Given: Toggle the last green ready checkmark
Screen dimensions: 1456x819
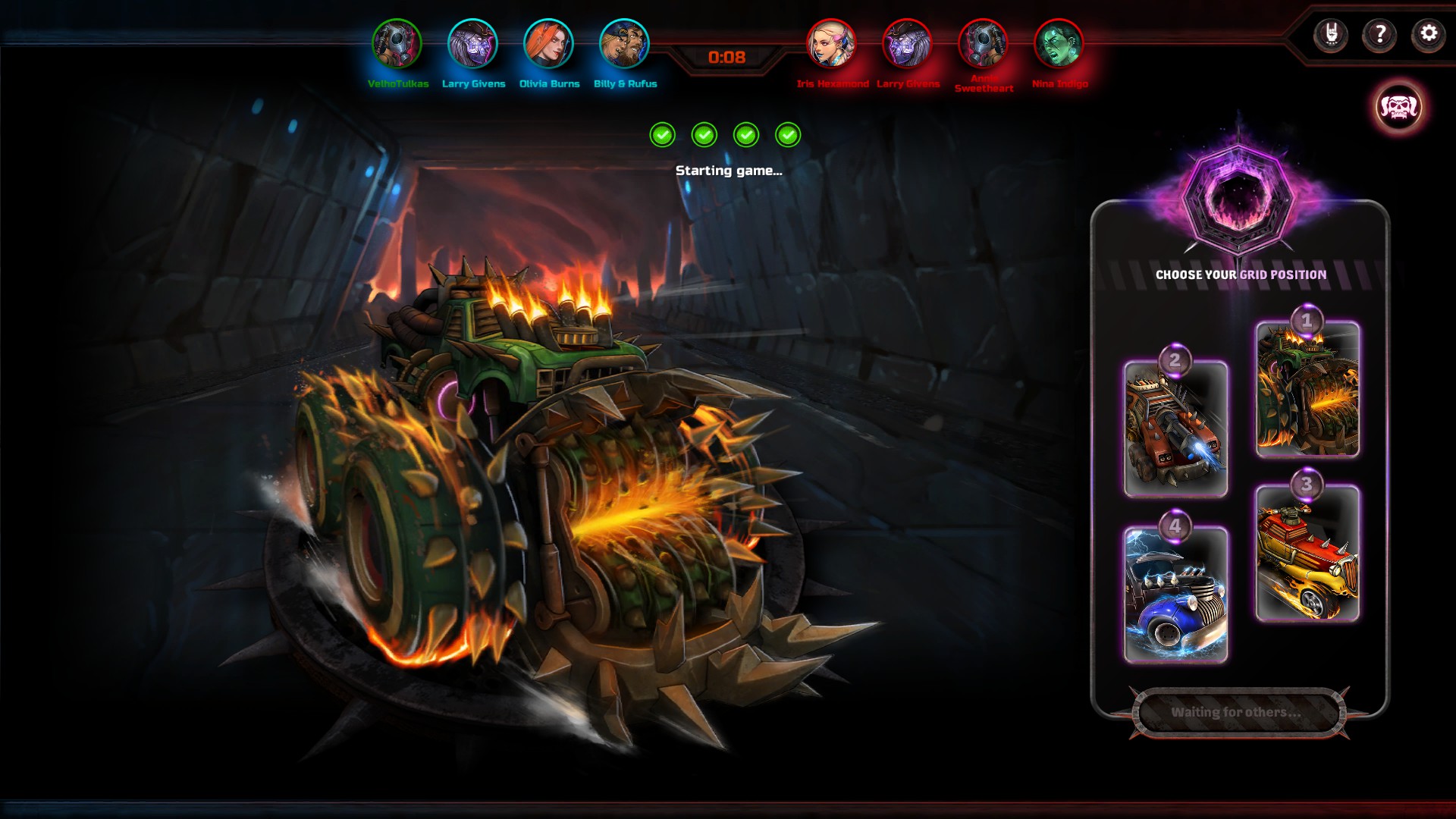Looking at the screenshot, I should (786, 134).
